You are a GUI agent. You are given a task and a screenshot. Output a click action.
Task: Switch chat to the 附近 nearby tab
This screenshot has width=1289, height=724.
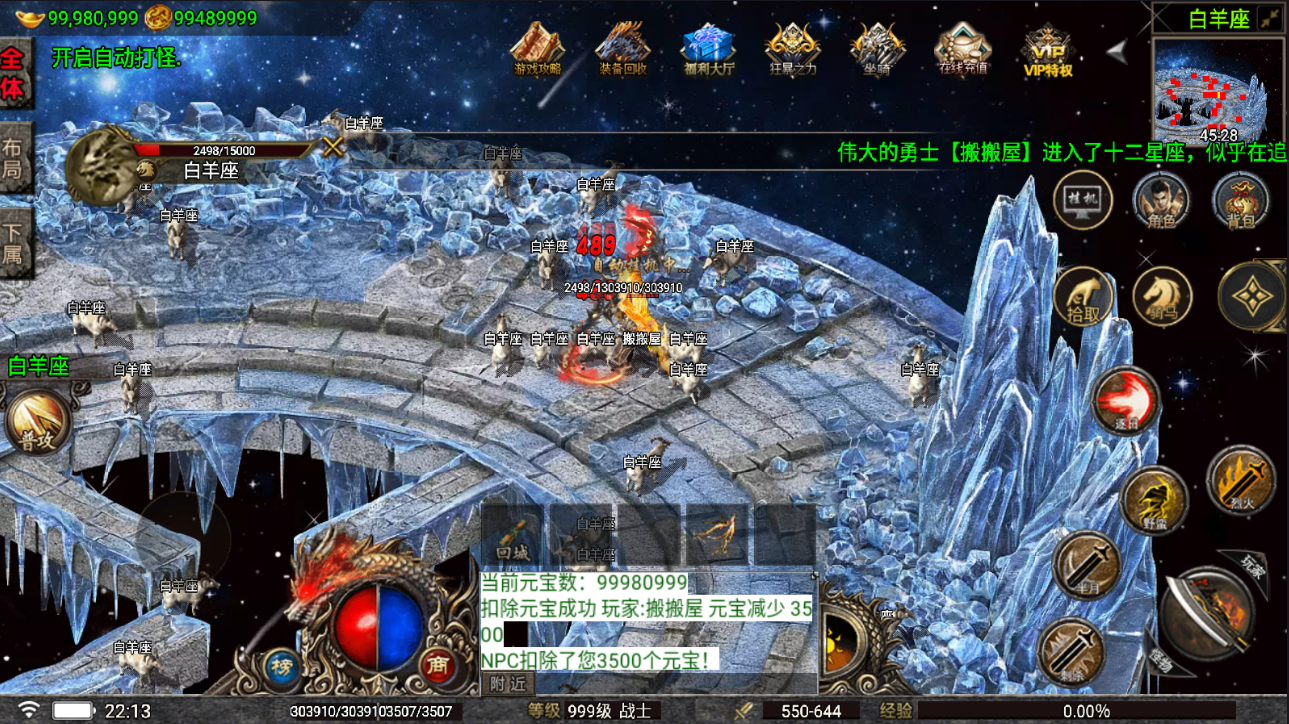click(x=509, y=684)
